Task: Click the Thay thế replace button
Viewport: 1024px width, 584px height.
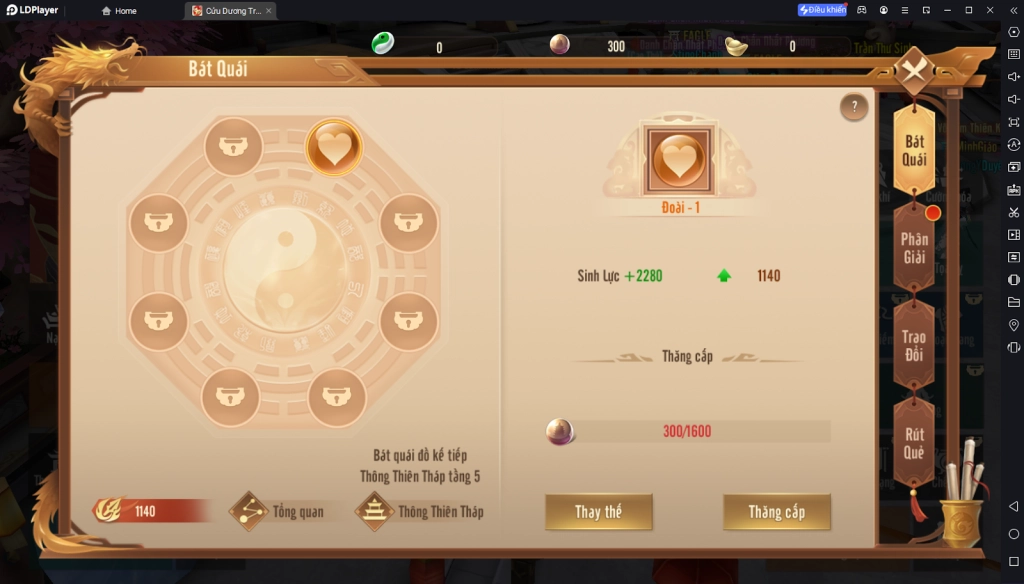Action: point(598,512)
